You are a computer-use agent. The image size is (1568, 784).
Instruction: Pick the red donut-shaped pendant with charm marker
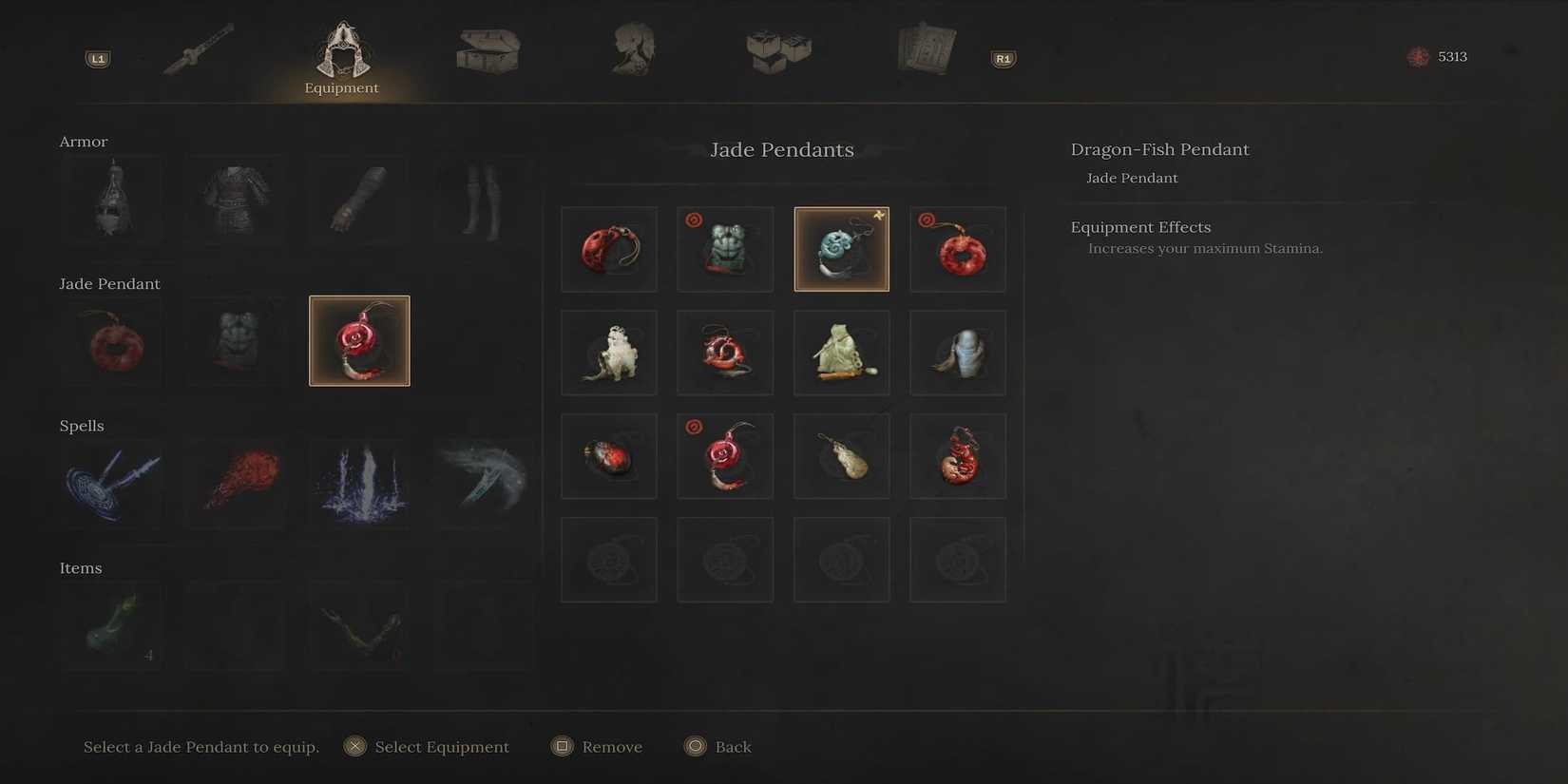pos(957,248)
